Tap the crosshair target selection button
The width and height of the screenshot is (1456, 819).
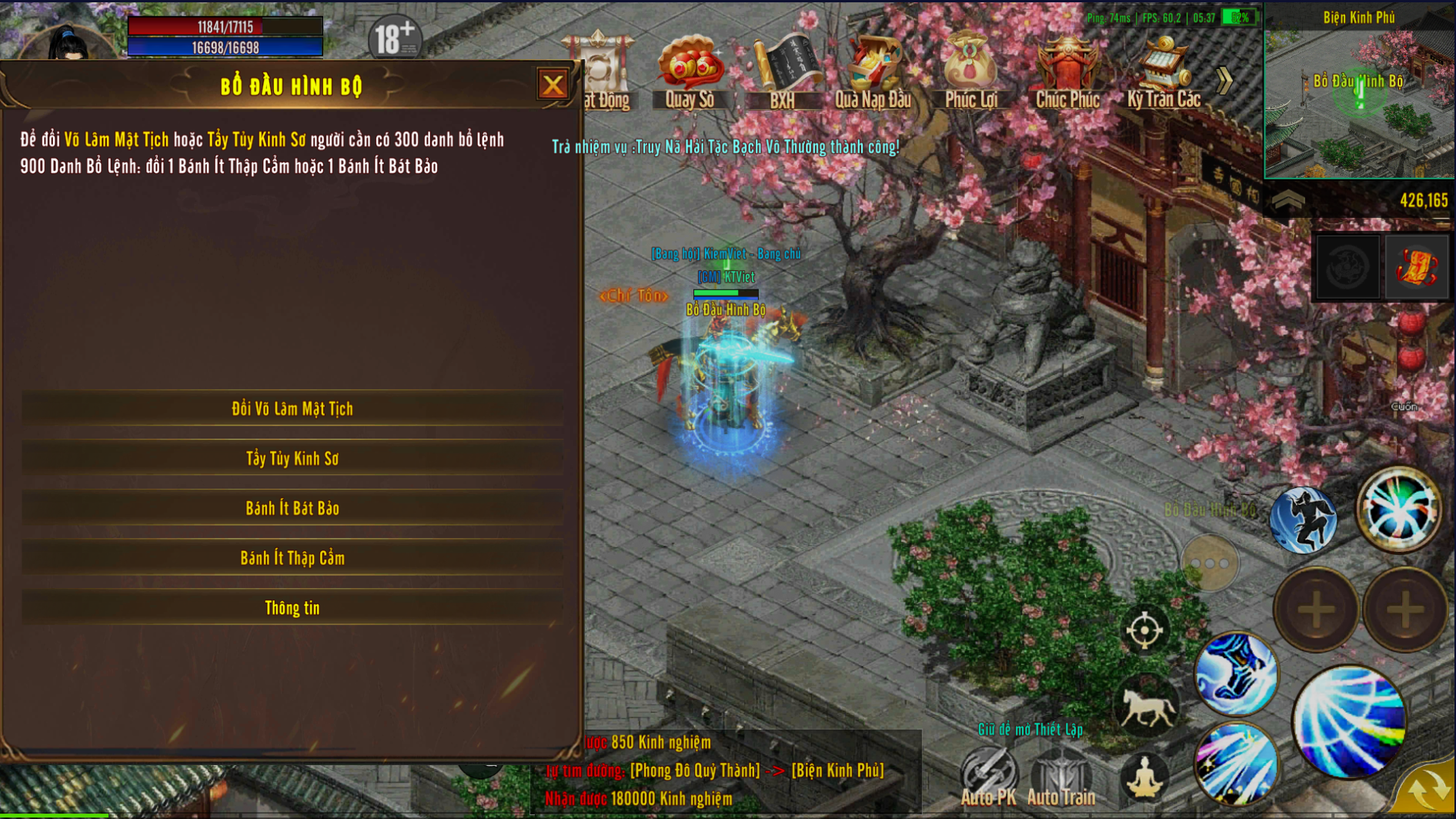pos(1144,630)
